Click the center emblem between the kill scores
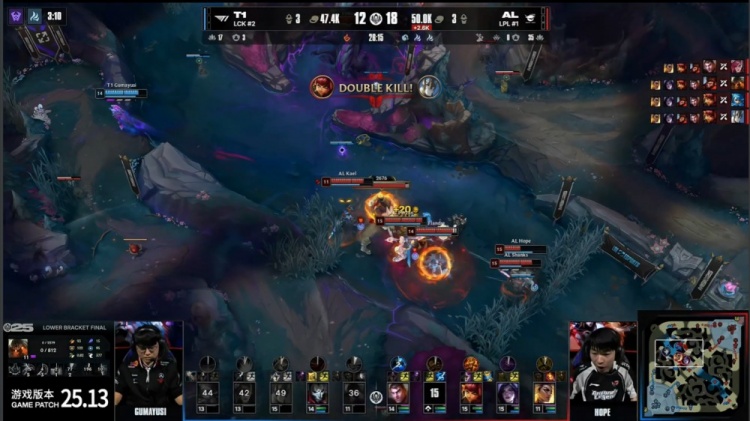The image size is (750, 421). 375,18
